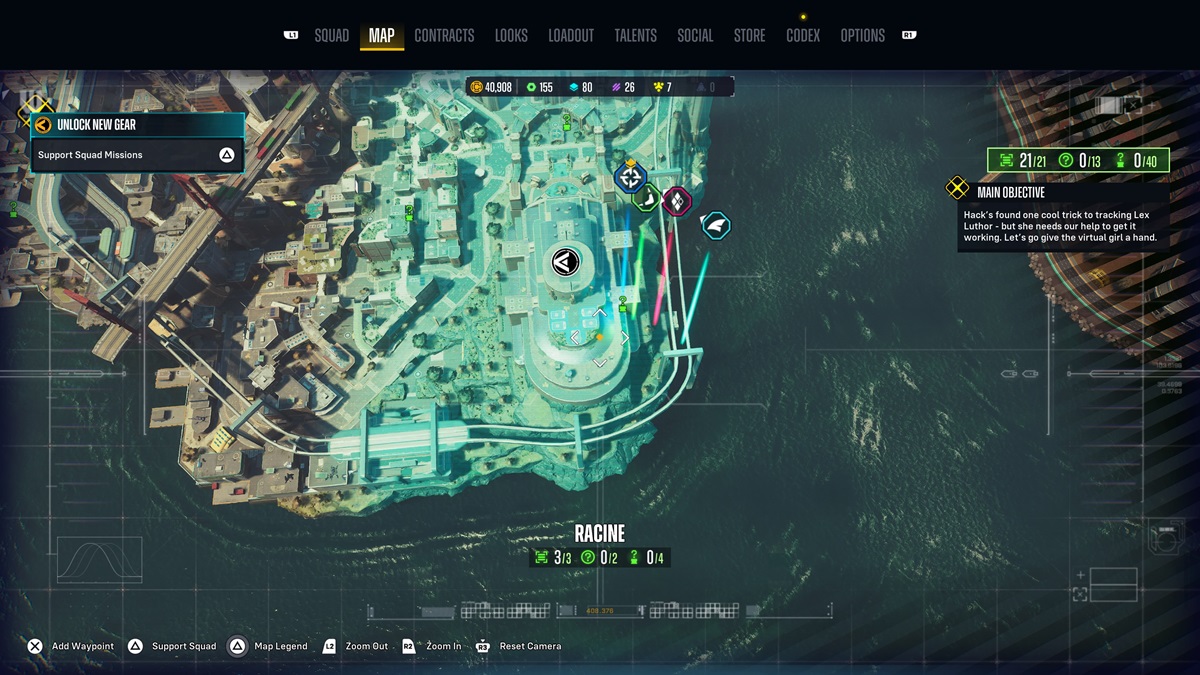
Task: Select the blue crosshair squad marker
Action: 630,179
